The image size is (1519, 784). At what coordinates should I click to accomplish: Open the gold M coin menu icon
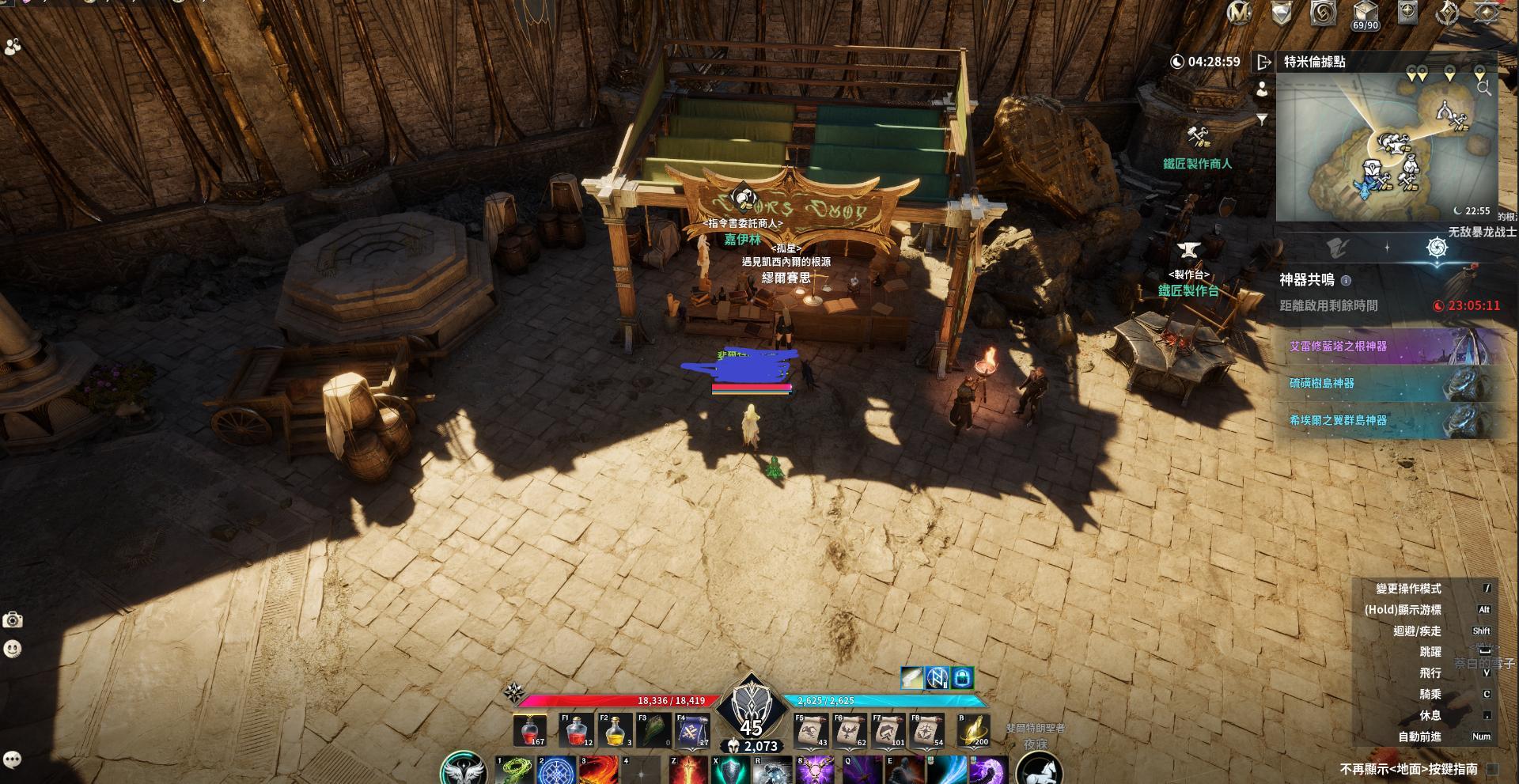1239,13
